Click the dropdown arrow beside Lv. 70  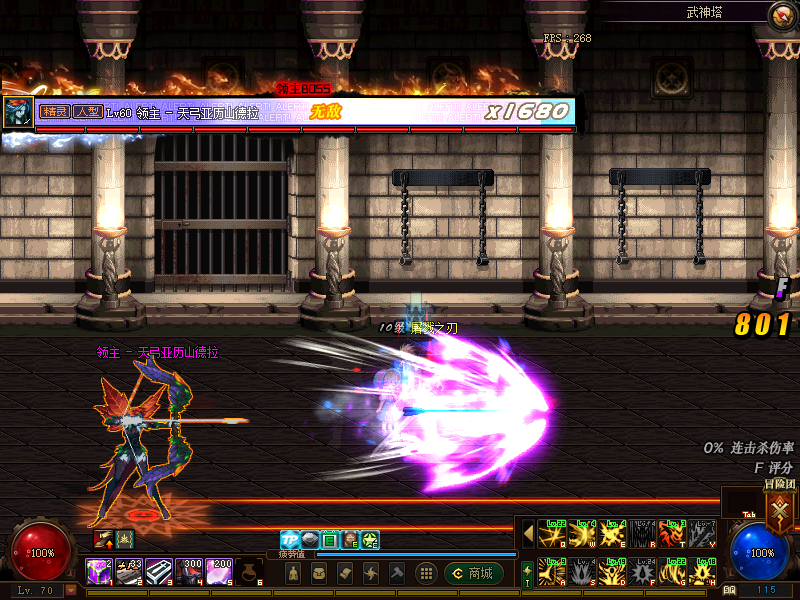click(71, 590)
